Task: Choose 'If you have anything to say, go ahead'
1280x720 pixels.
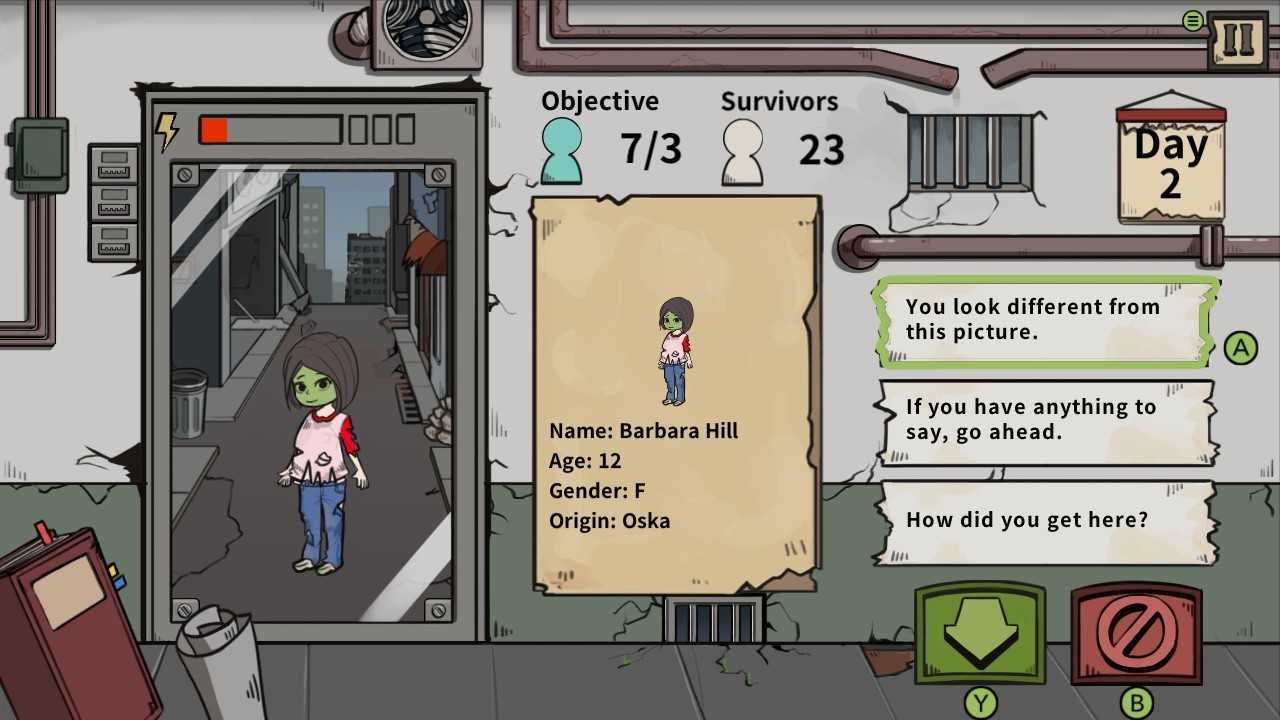Action: click(1043, 420)
